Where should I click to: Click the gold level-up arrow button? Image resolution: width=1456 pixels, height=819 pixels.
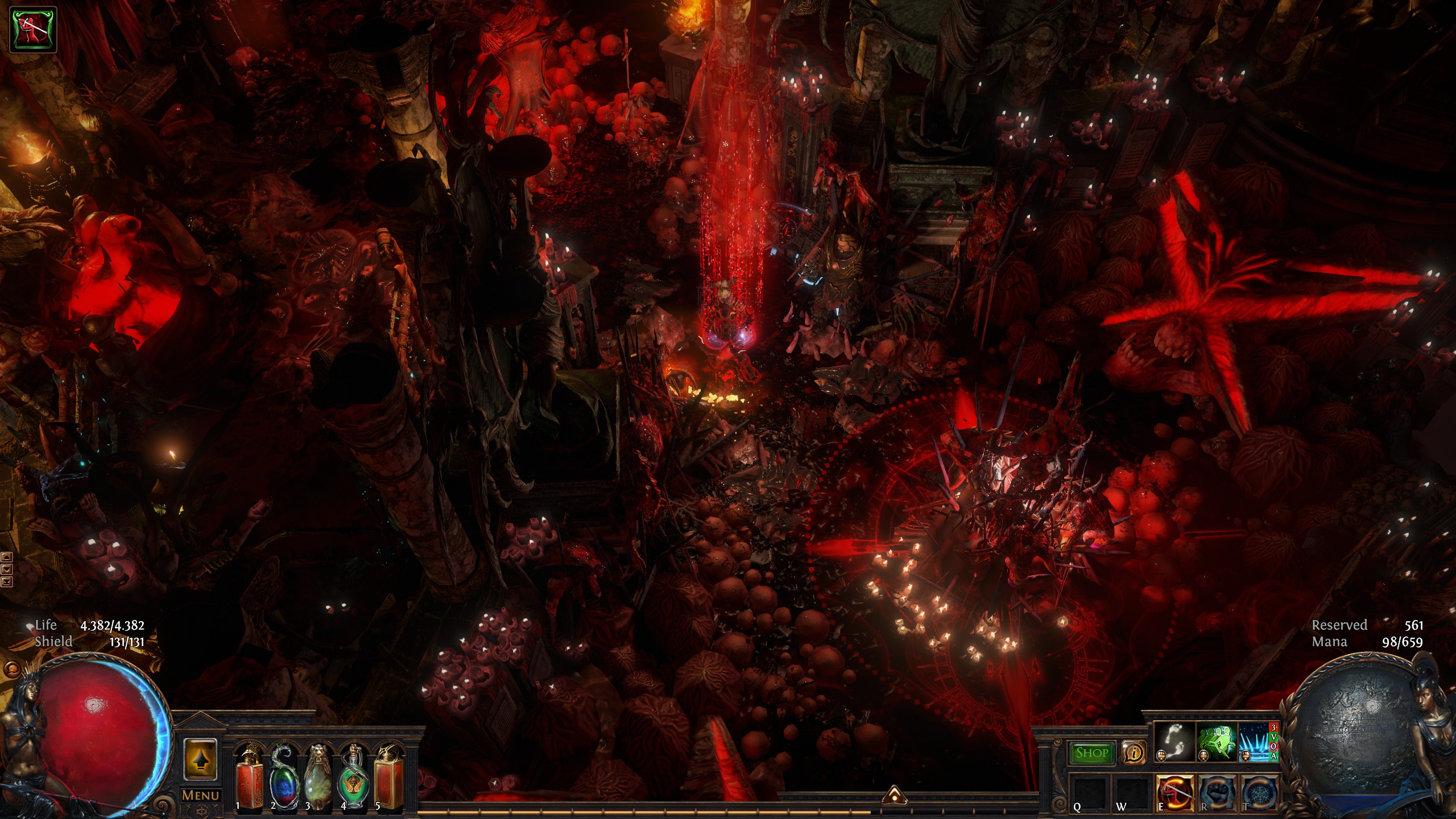click(x=200, y=760)
